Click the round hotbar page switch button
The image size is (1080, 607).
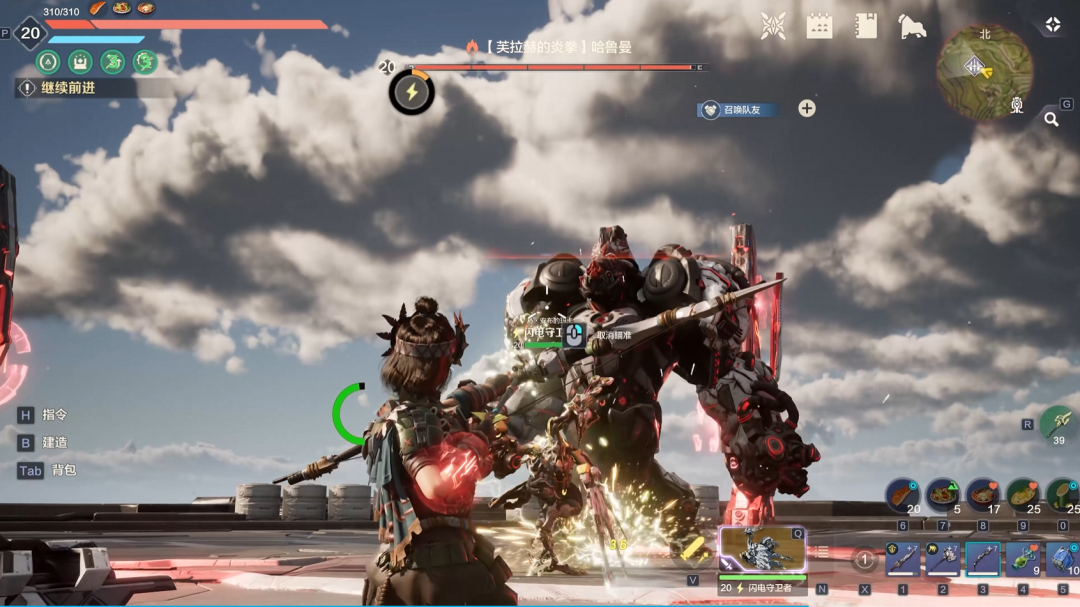[x=865, y=561]
